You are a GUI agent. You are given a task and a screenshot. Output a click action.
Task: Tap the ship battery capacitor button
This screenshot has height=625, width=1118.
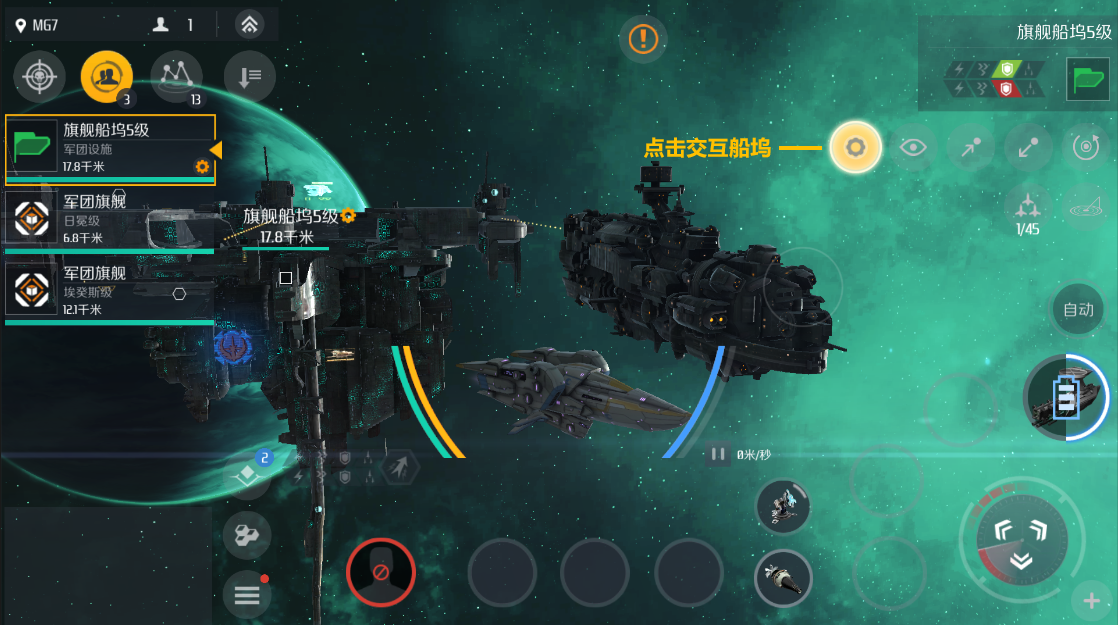pyautogui.click(x=1064, y=397)
